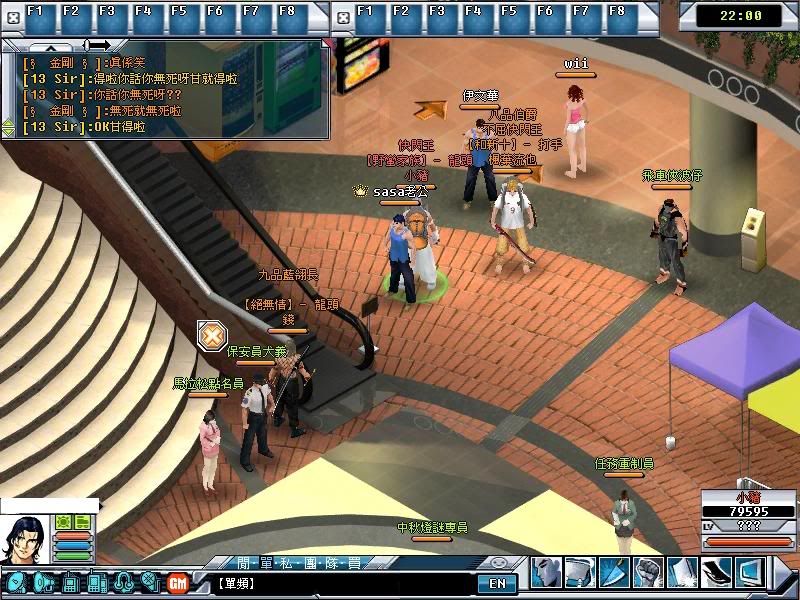The height and width of the screenshot is (600, 800).
Task: Open the face profile icon in bottom bar
Action: (546, 573)
